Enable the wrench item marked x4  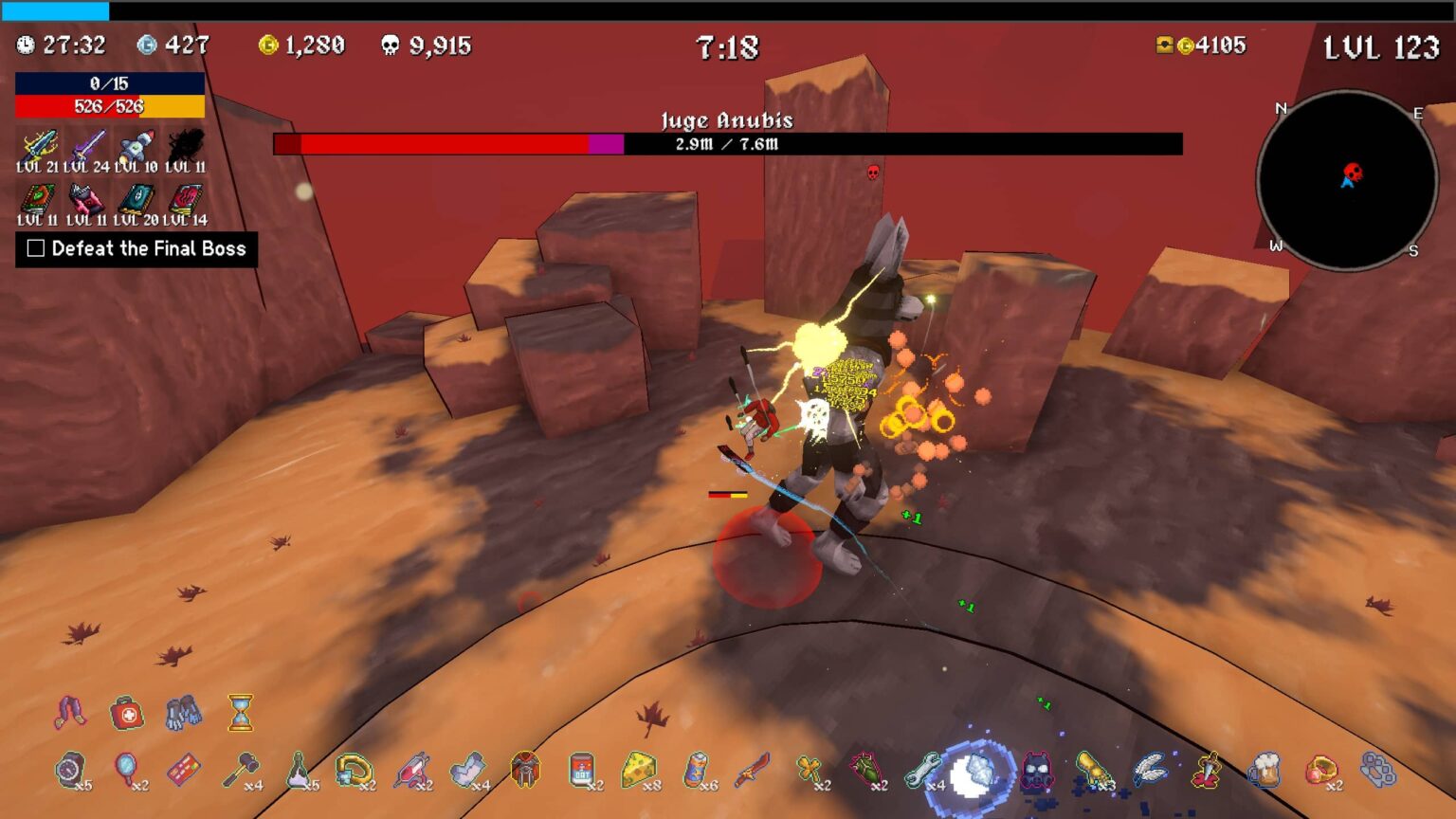click(x=922, y=770)
